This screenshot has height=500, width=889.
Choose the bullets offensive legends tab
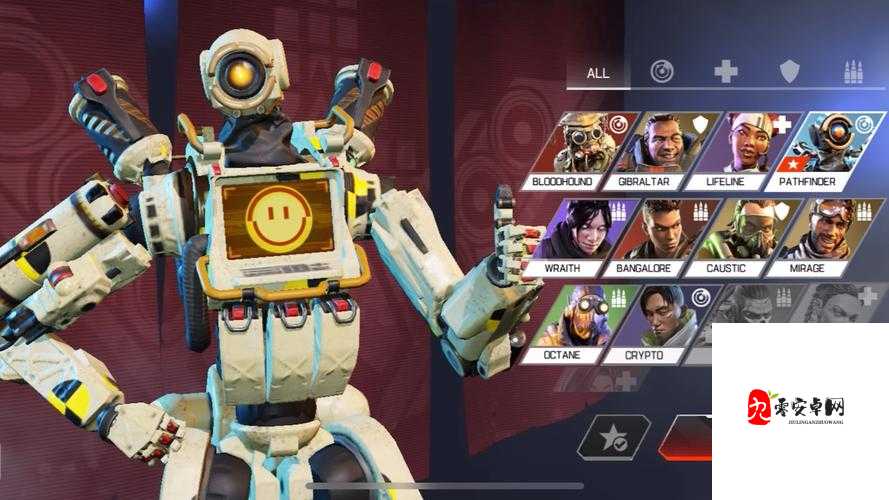point(854,72)
